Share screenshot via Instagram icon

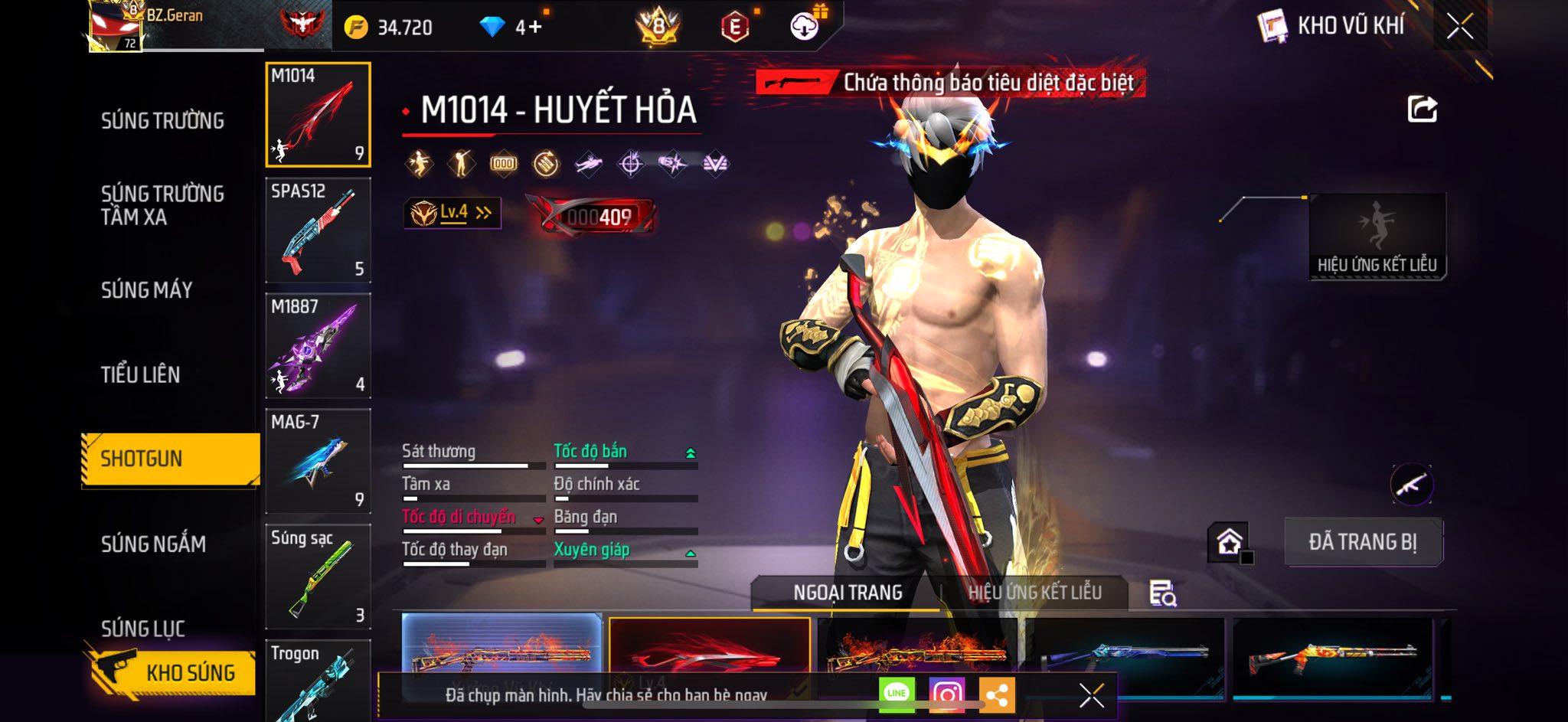tap(947, 694)
